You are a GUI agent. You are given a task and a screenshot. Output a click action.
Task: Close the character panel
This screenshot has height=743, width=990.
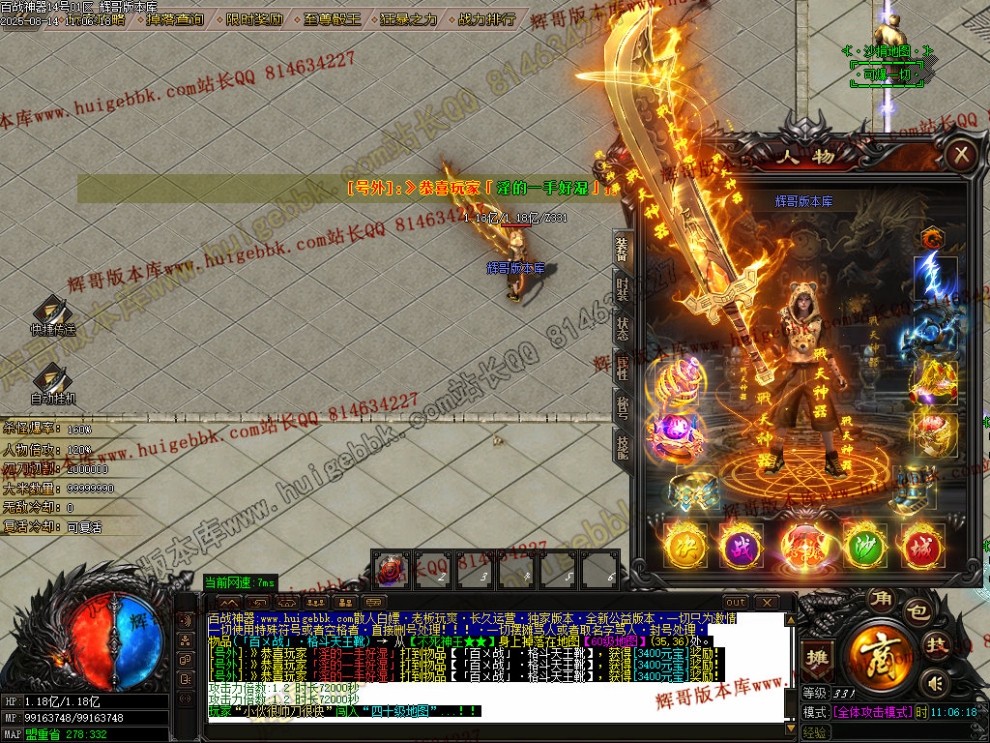961,154
